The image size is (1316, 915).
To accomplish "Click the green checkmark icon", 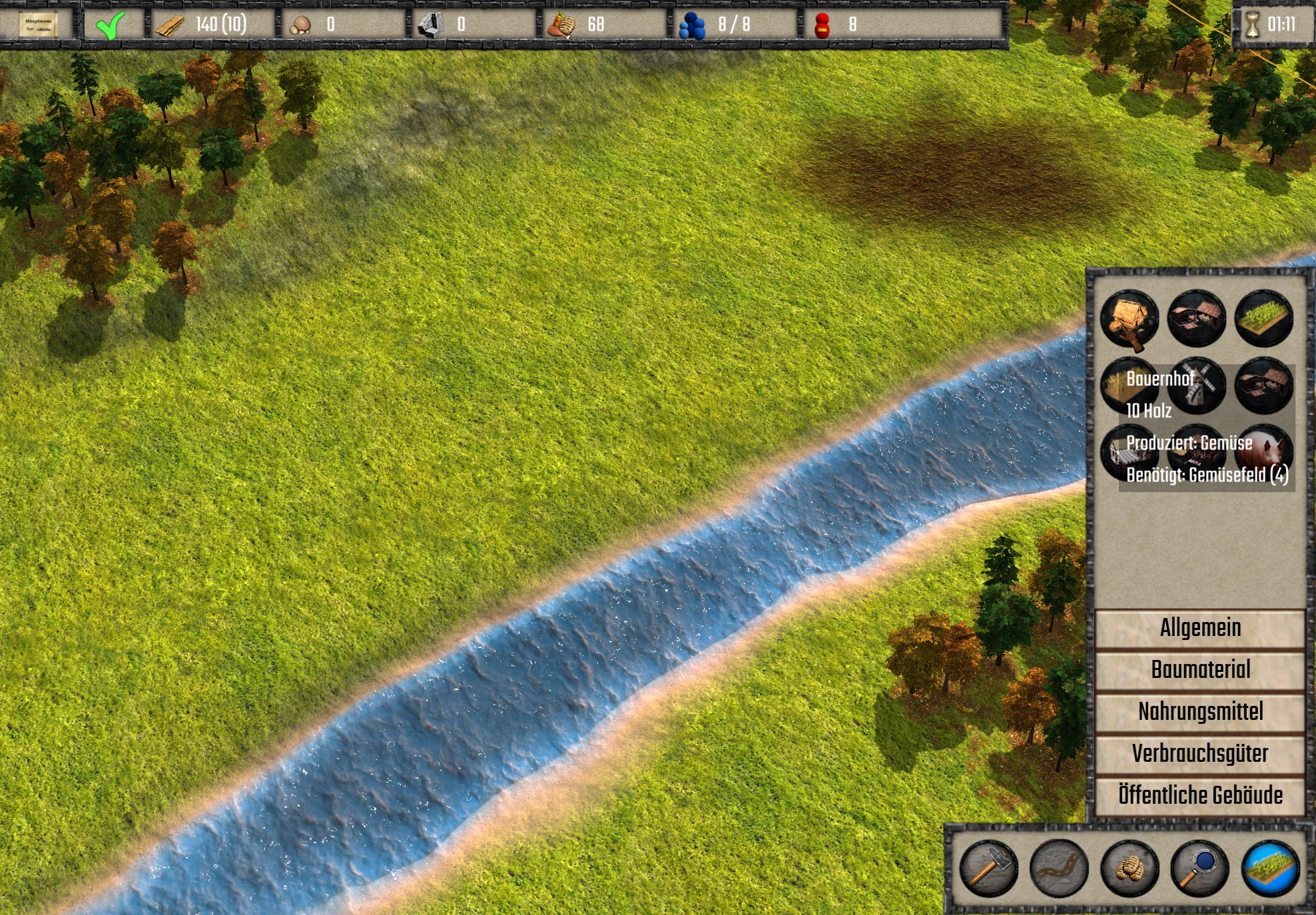I will pyautogui.click(x=110, y=25).
